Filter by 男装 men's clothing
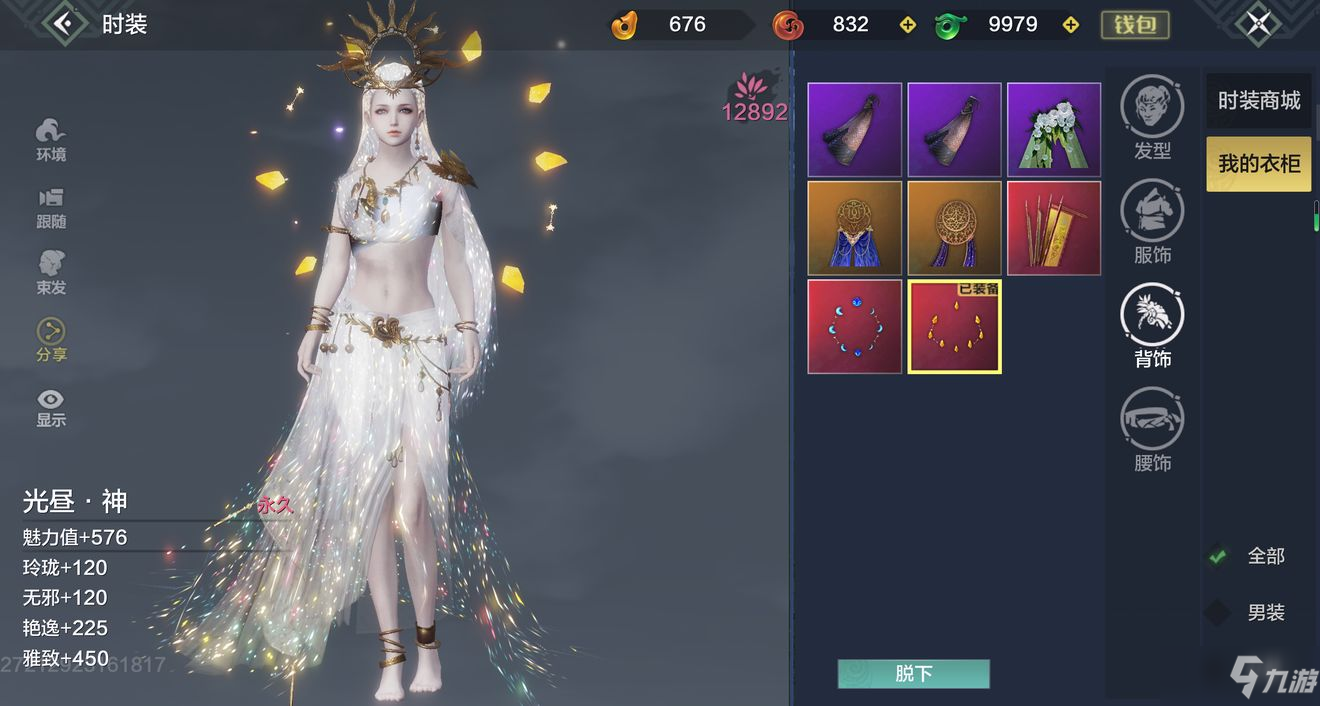 point(1218,612)
